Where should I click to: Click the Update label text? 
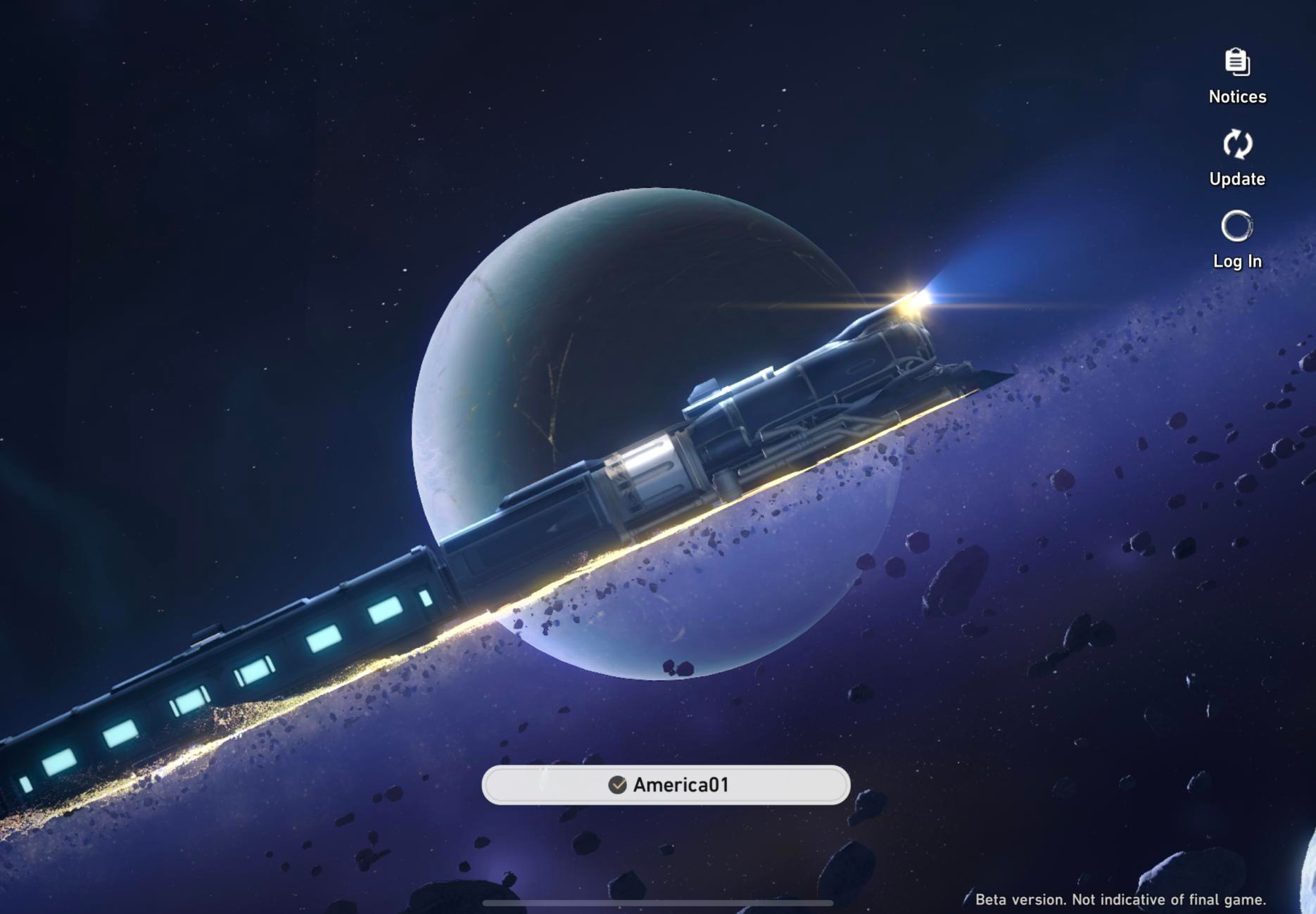point(1236,179)
